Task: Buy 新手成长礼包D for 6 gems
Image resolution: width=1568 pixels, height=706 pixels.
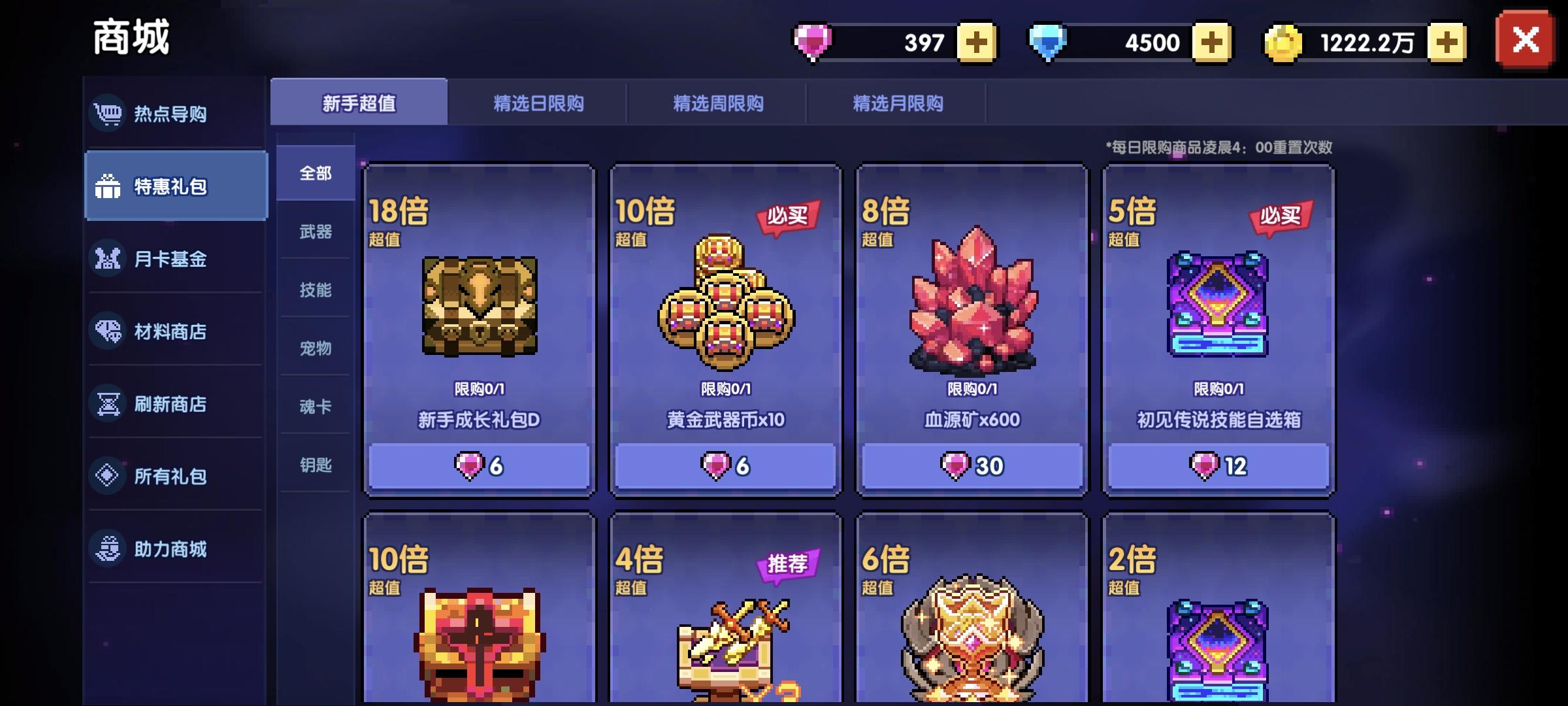Action: click(x=478, y=465)
